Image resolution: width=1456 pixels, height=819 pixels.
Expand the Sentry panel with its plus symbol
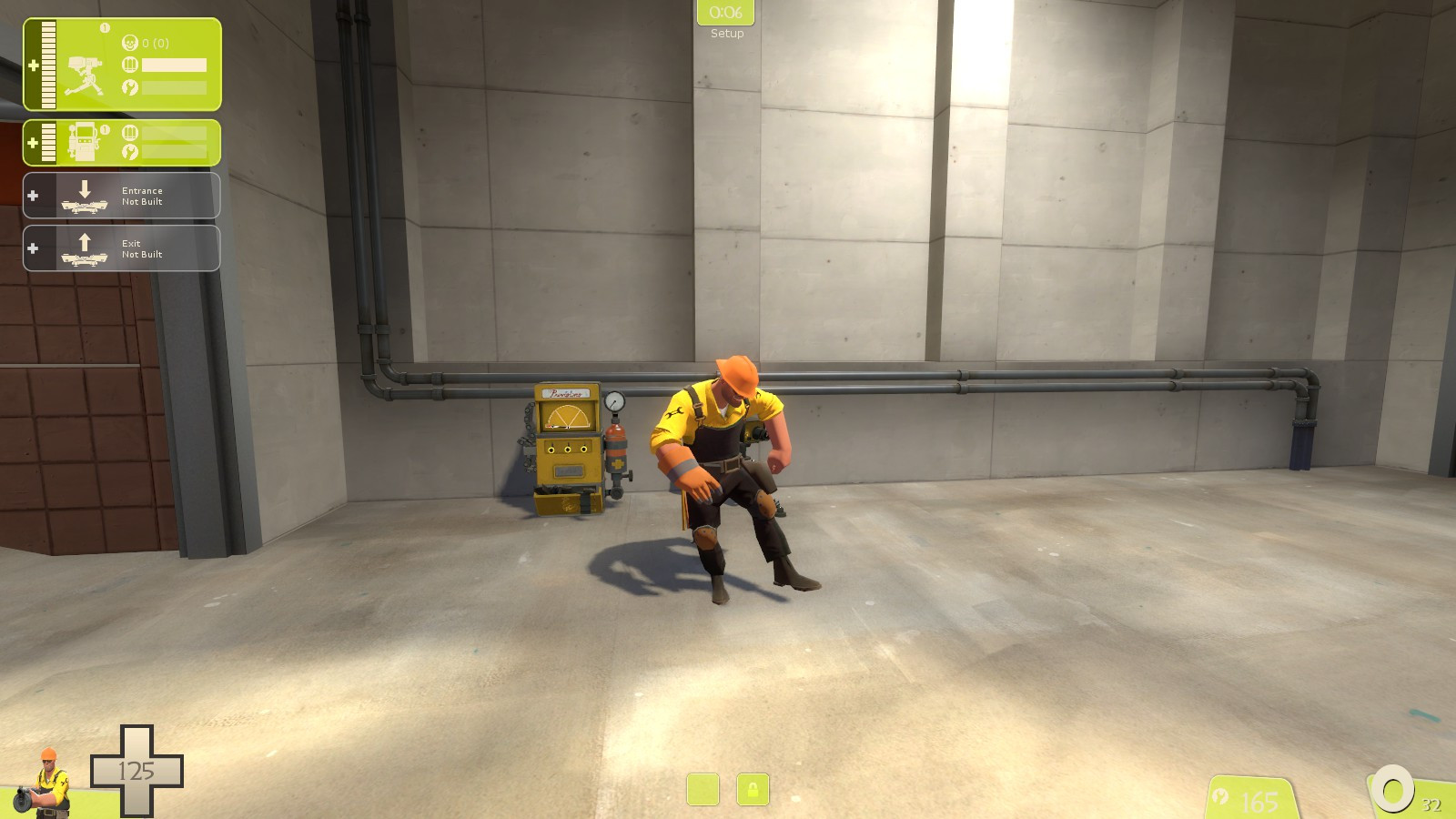34,66
